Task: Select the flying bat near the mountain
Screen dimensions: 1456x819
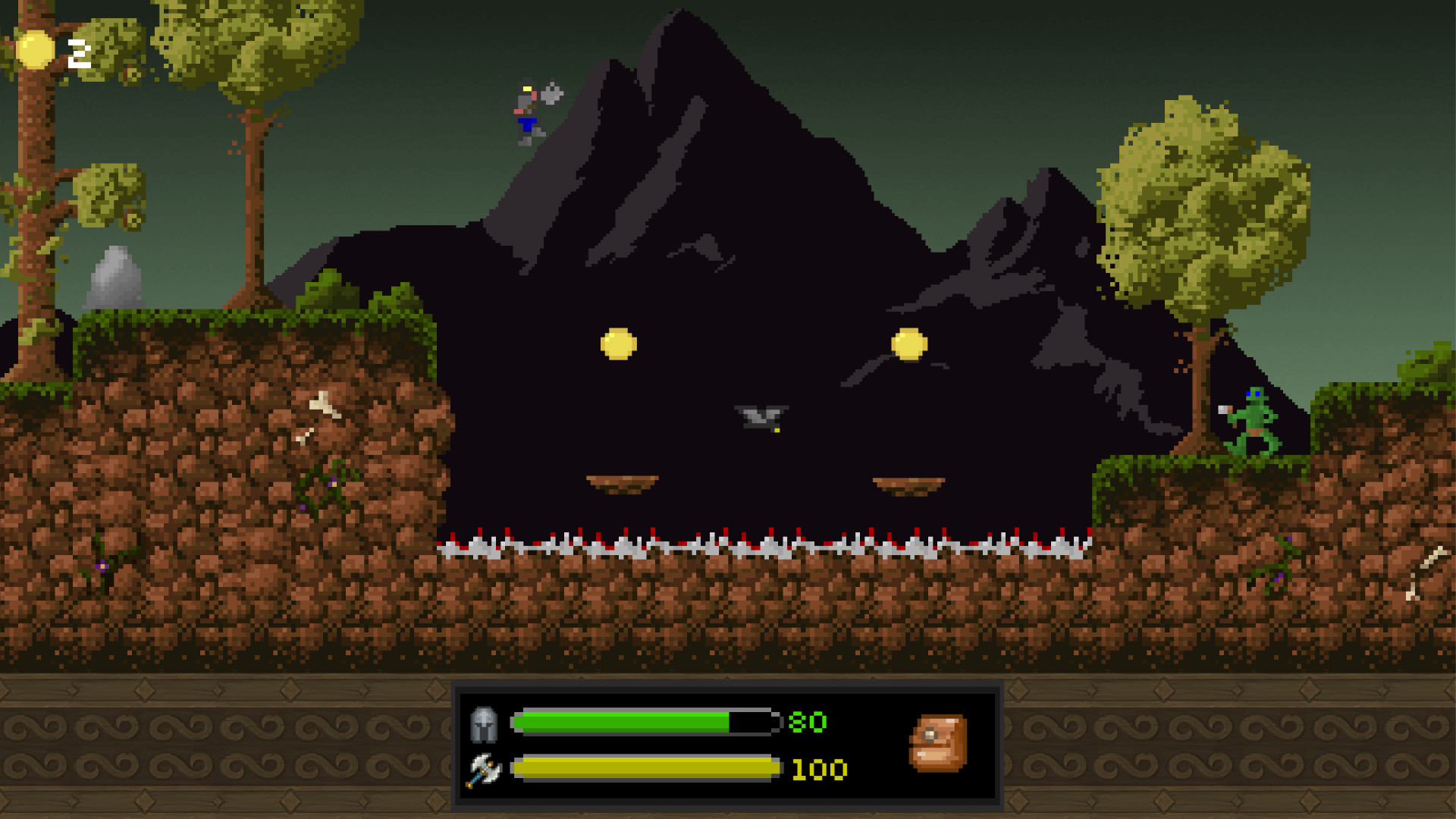Action: (x=761, y=416)
